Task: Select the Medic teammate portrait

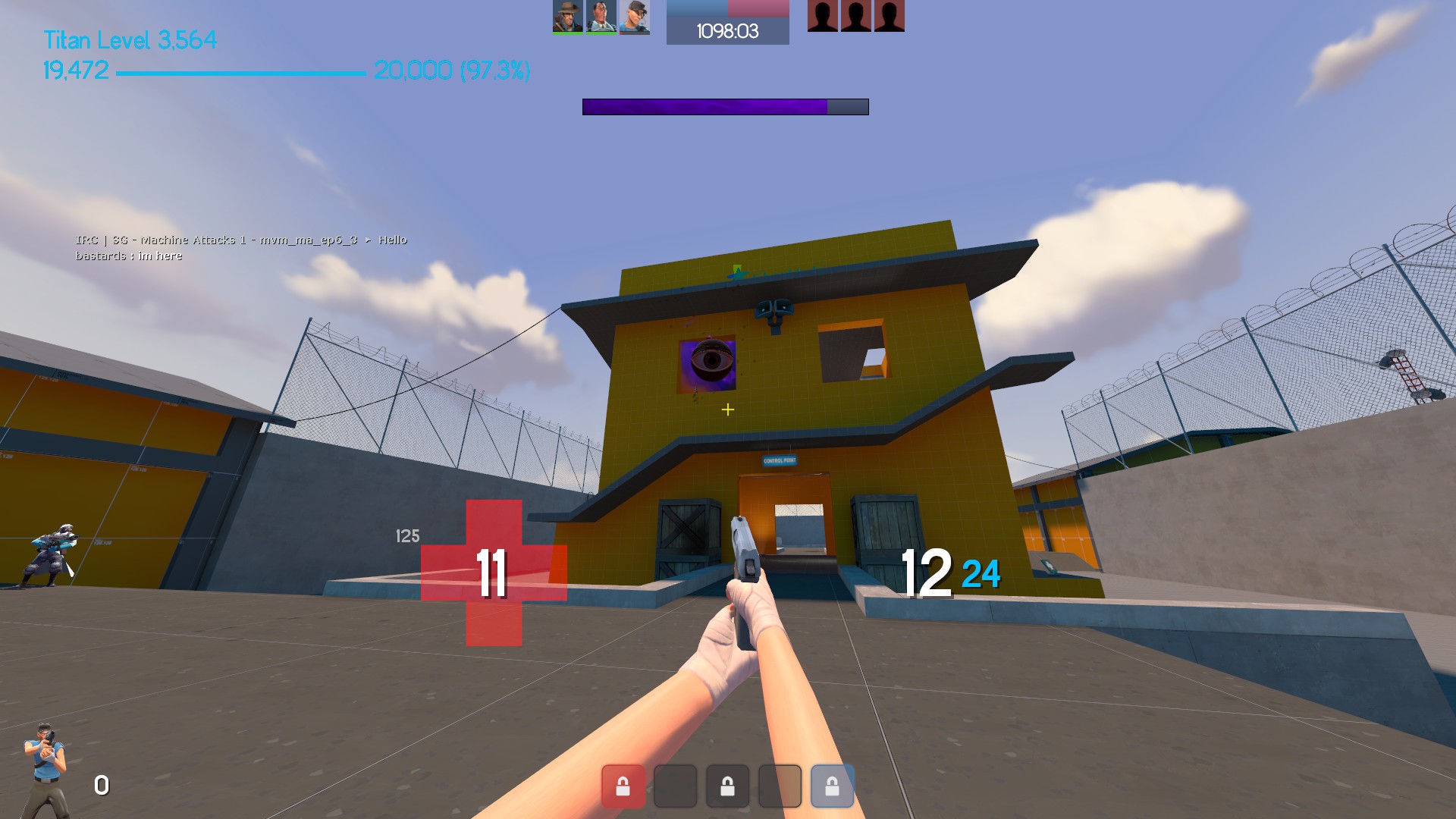Action: click(601, 17)
